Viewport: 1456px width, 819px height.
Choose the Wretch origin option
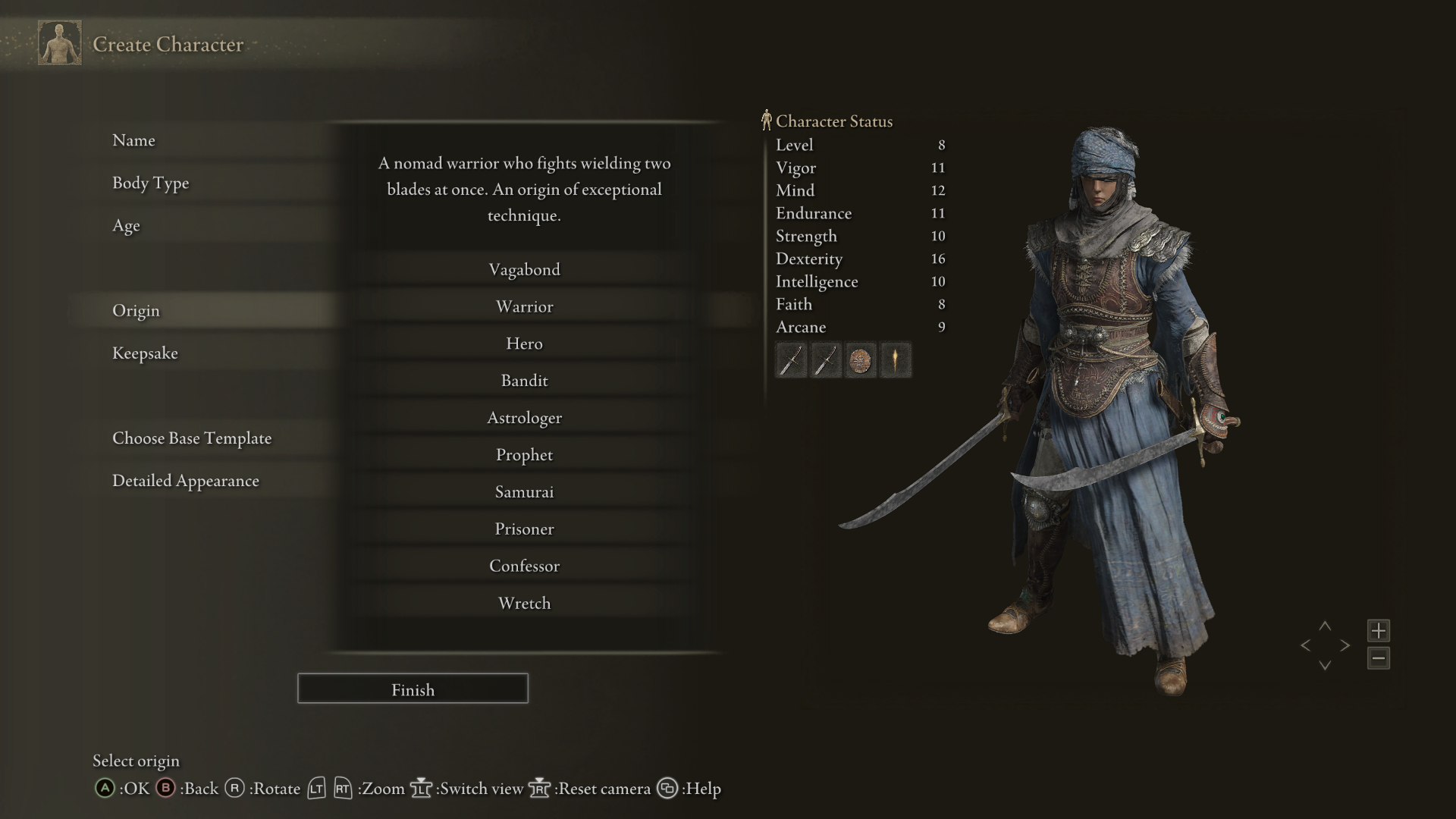(x=525, y=603)
